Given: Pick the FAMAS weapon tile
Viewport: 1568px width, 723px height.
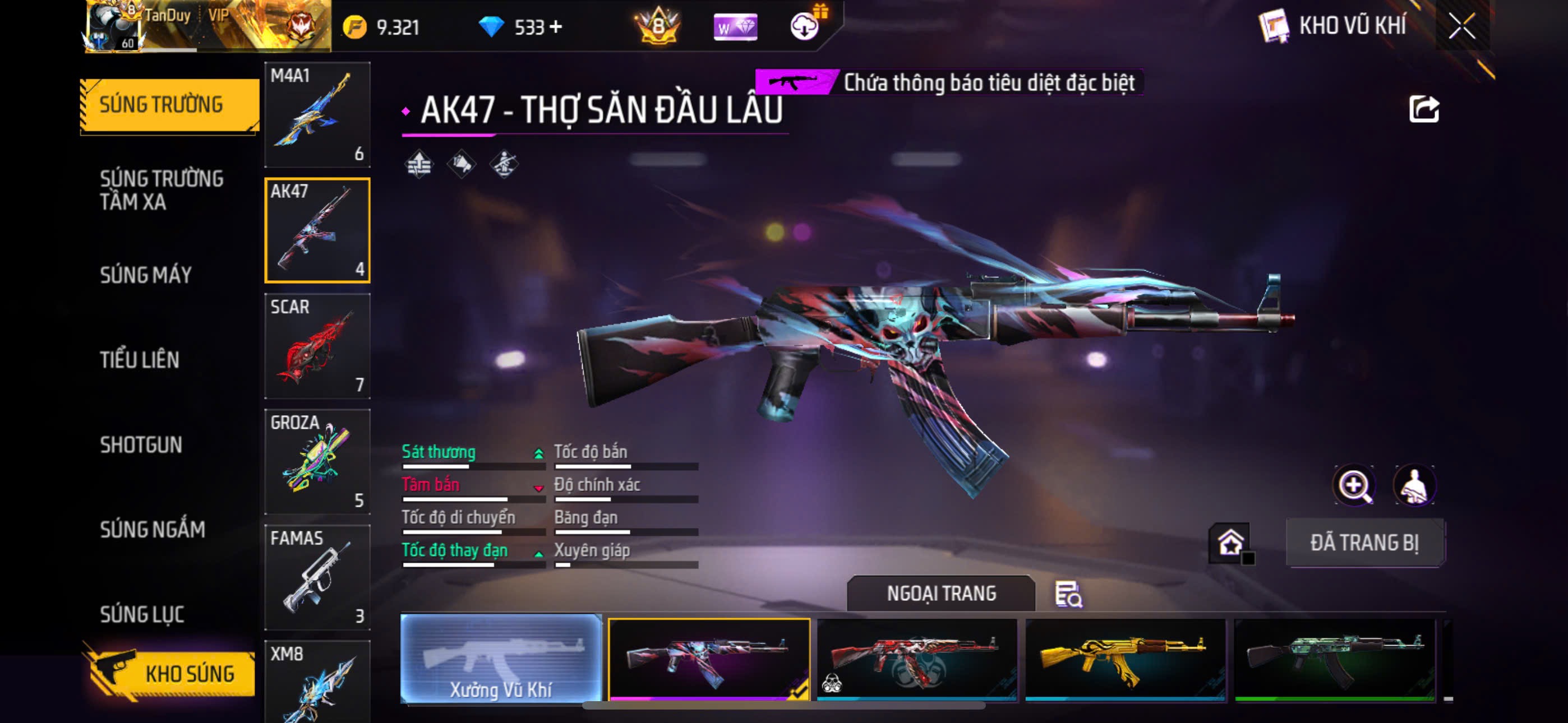Looking at the screenshot, I should point(317,577).
